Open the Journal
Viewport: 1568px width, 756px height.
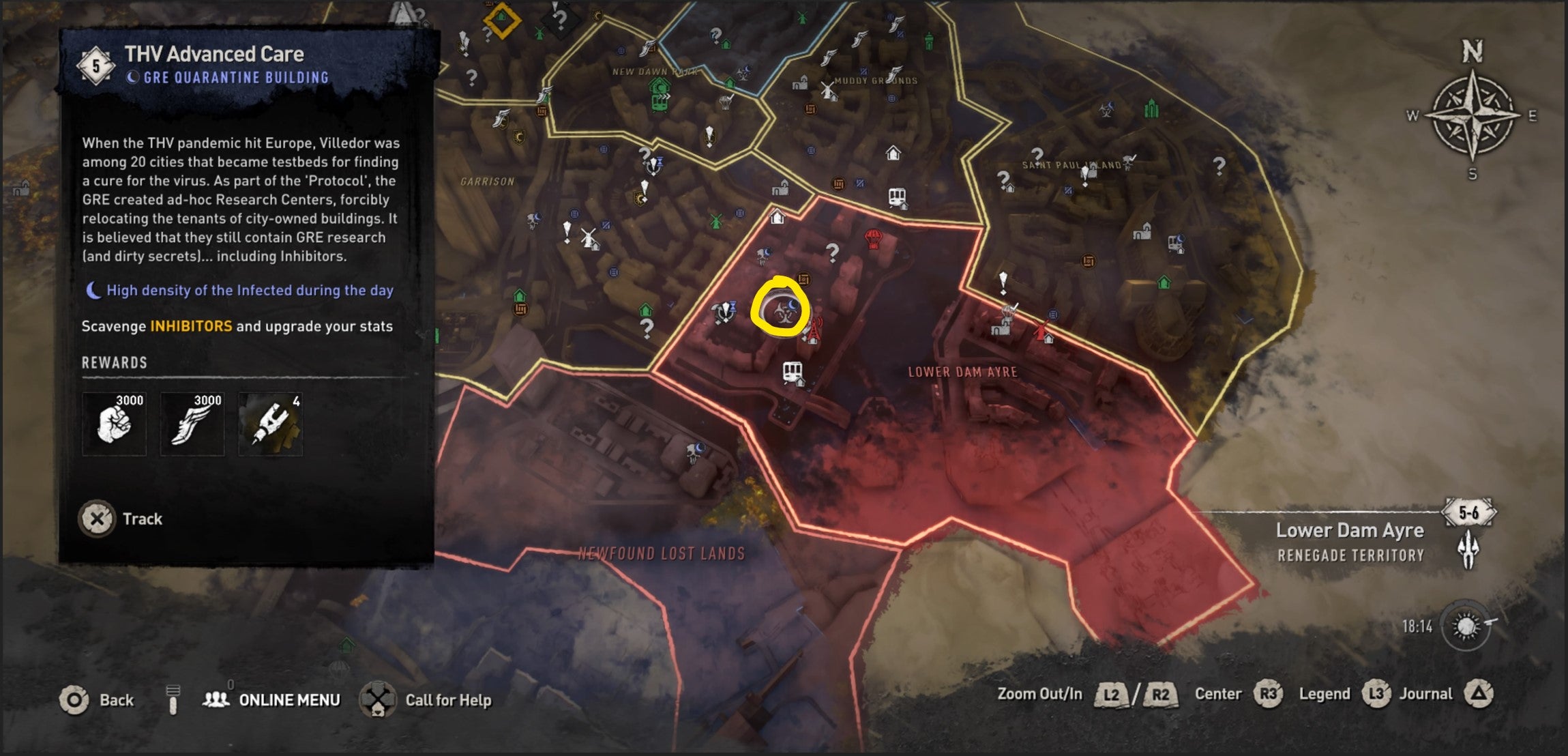pyautogui.click(x=1425, y=693)
